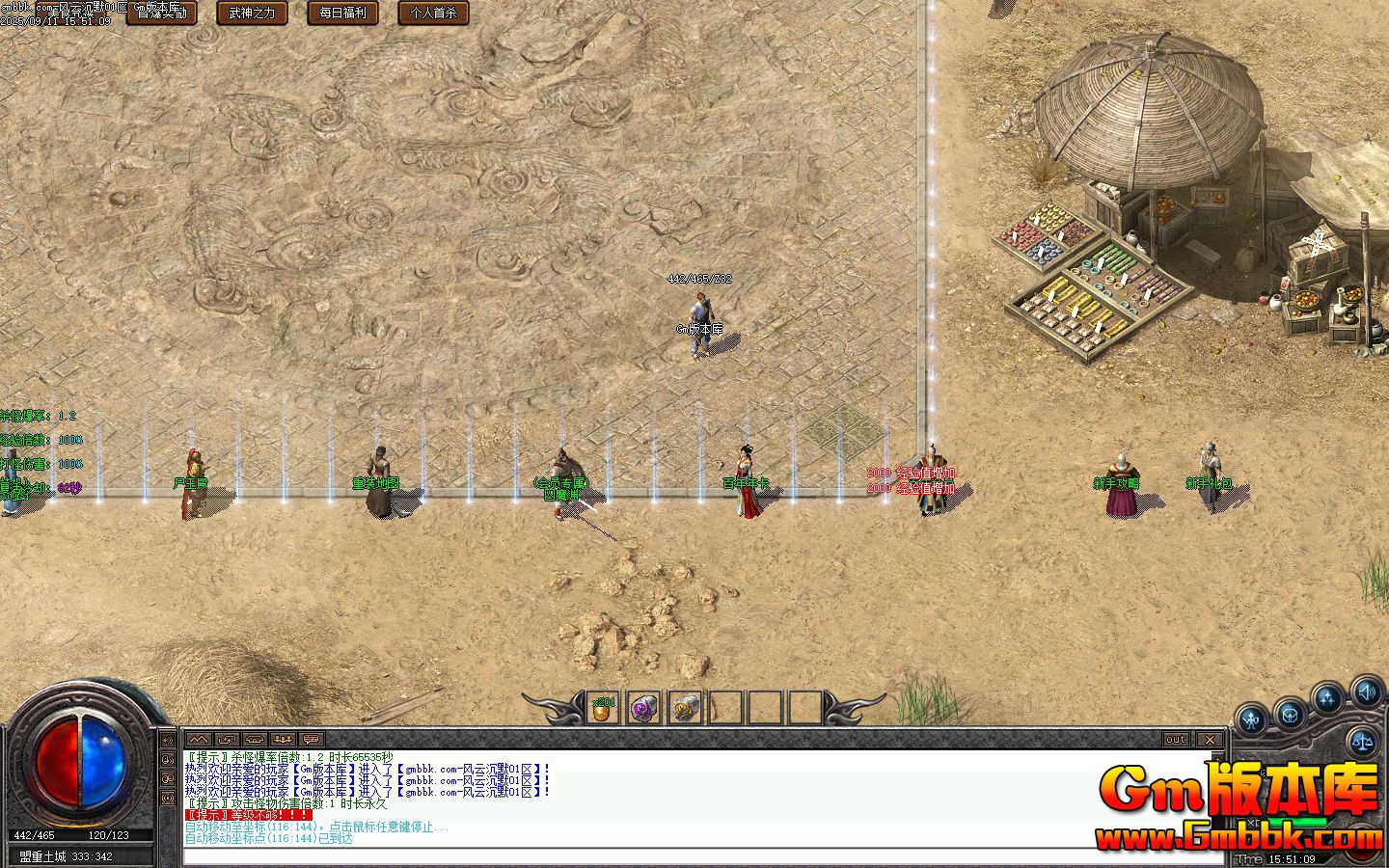Open the skills sparkle round icon
The height and width of the screenshot is (868, 1389).
tap(1328, 699)
